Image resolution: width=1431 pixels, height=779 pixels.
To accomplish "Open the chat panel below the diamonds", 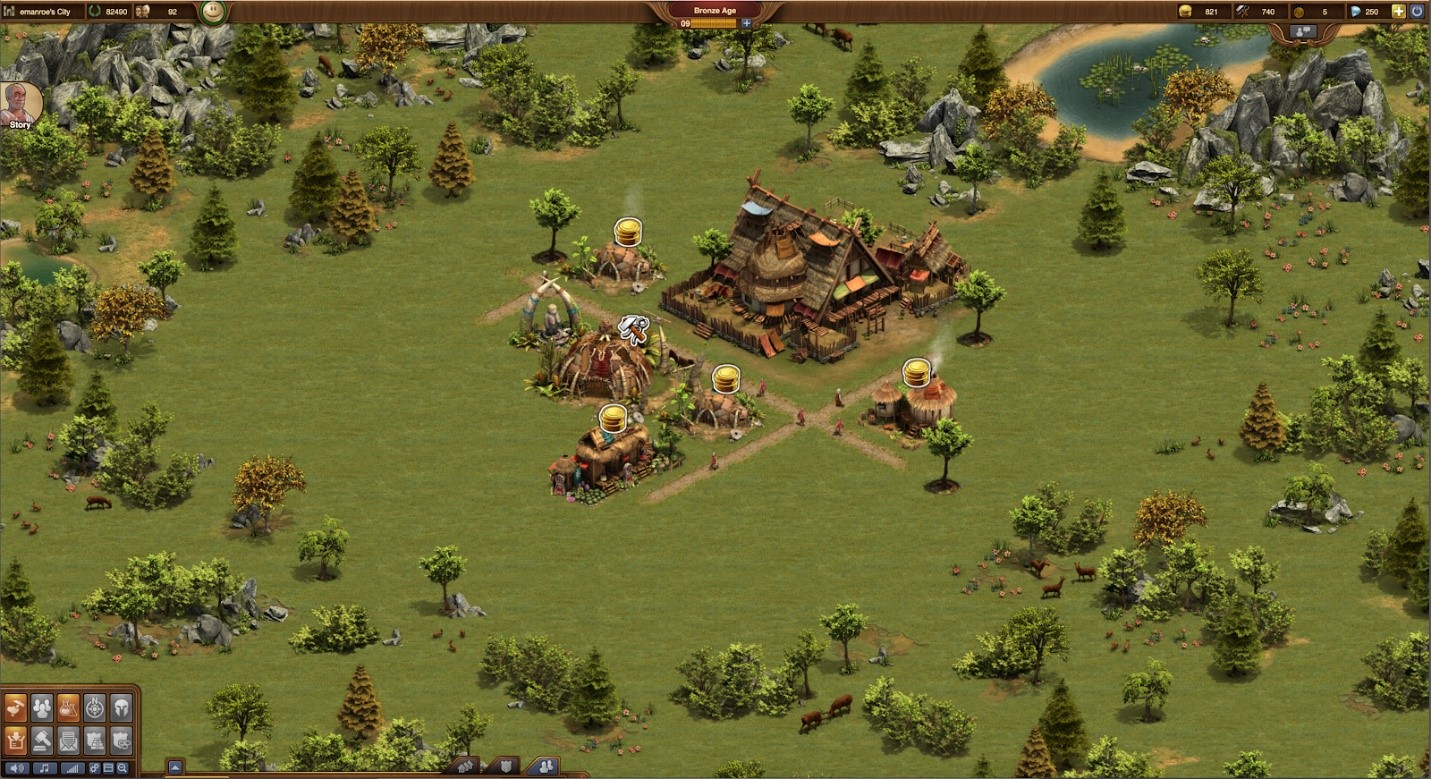I will click(1303, 32).
